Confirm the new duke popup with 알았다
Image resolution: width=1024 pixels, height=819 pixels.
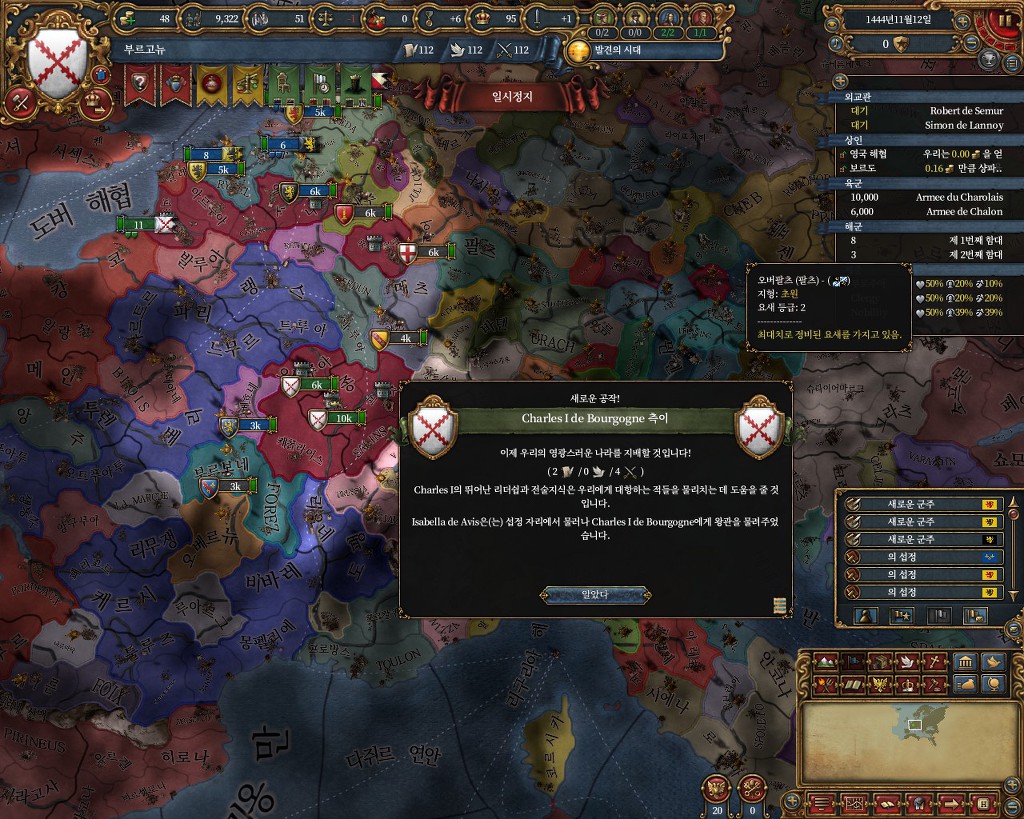point(595,595)
